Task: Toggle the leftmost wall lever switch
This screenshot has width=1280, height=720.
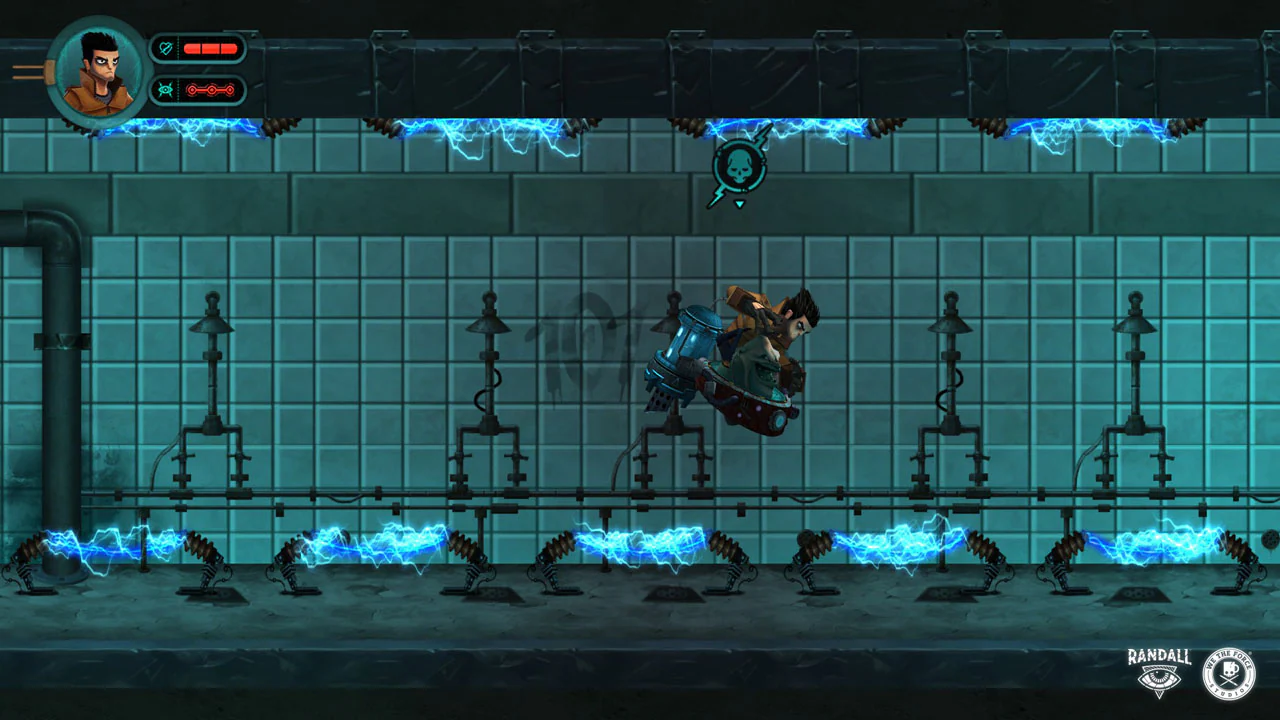Action: coord(210,390)
